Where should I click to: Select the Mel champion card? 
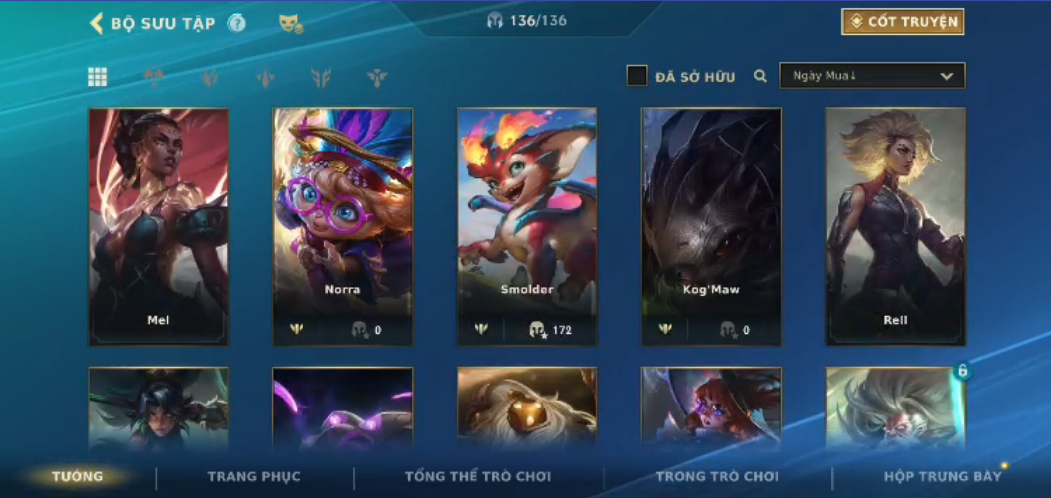(x=158, y=226)
